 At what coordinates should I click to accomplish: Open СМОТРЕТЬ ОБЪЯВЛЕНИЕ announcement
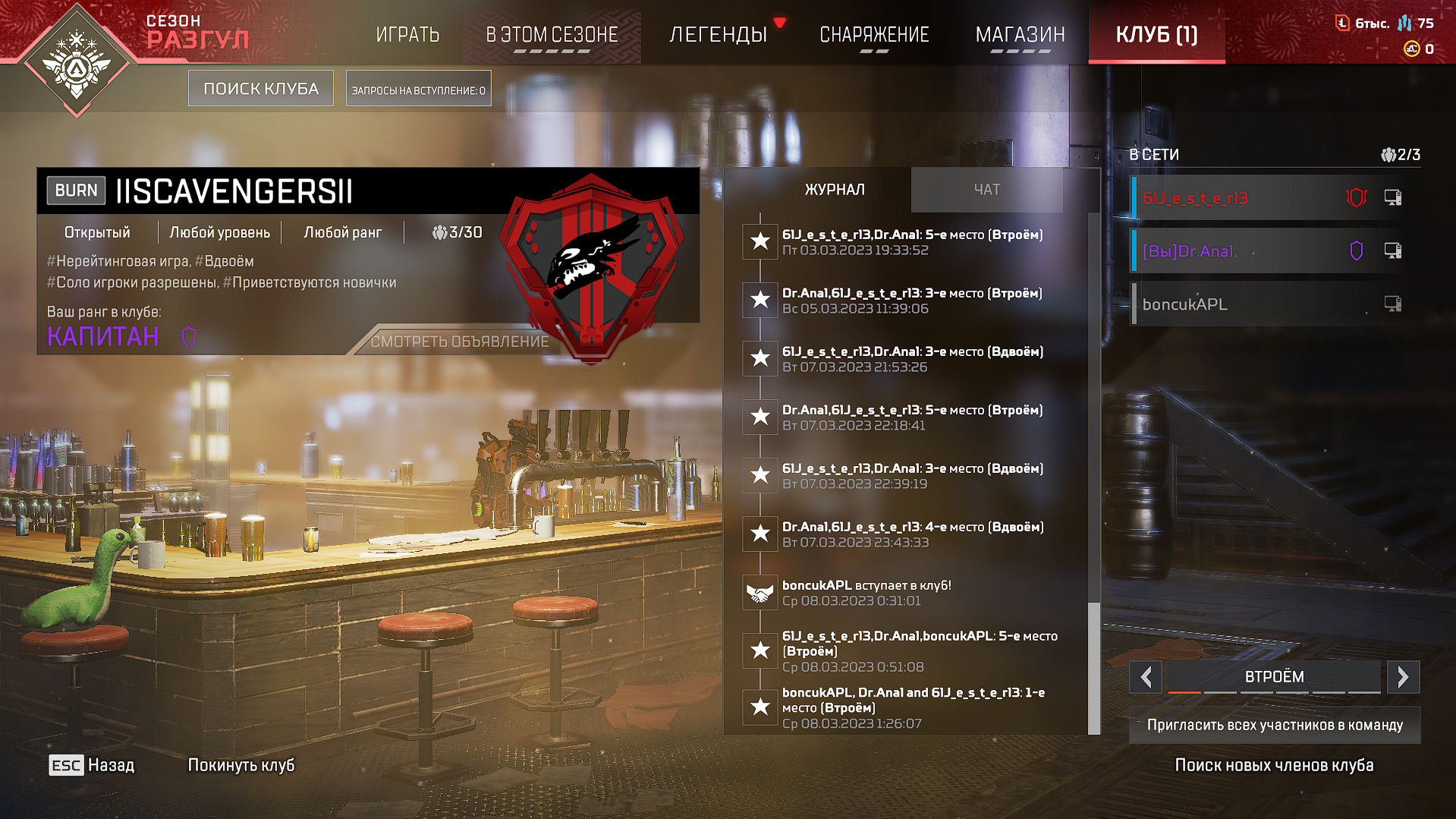click(x=459, y=342)
